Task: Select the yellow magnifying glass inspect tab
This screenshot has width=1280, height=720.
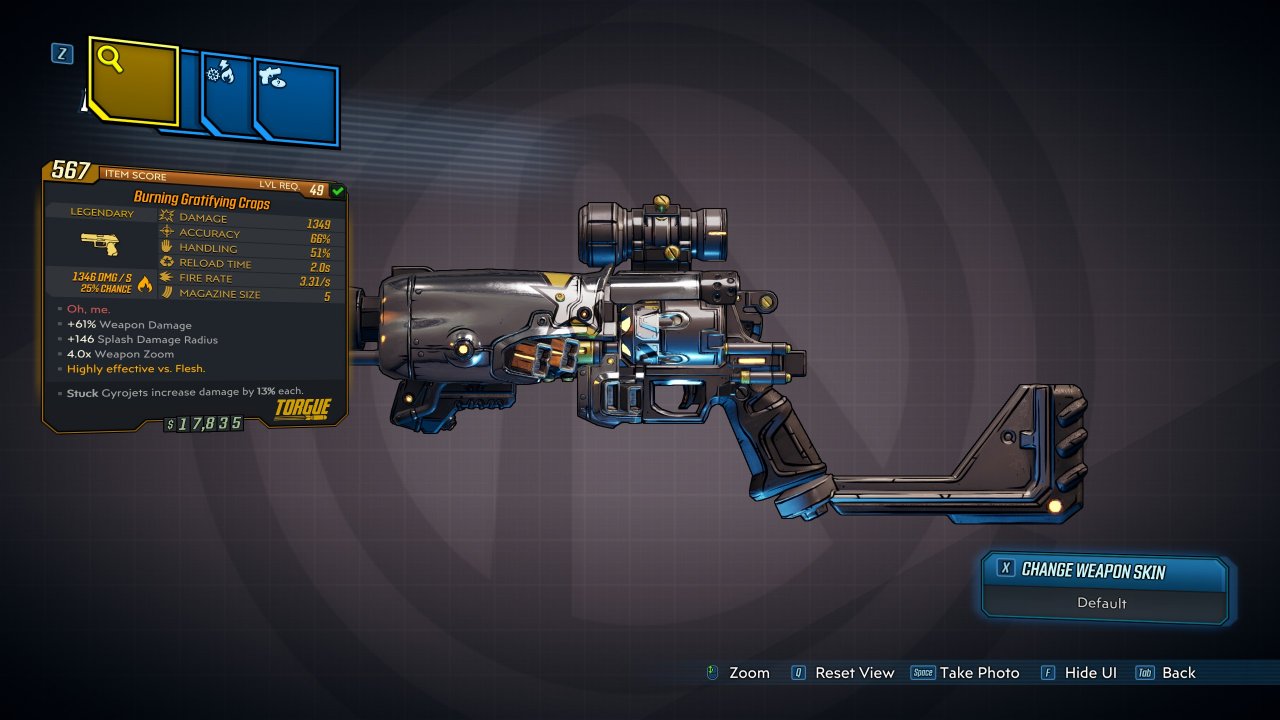Action: click(x=133, y=80)
